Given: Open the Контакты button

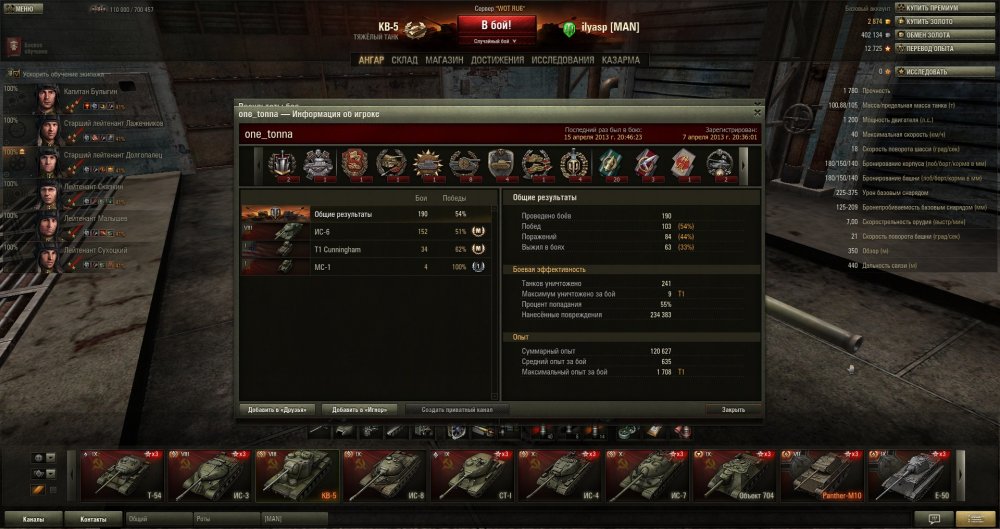Looking at the screenshot, I should click(x=93, y=520).
